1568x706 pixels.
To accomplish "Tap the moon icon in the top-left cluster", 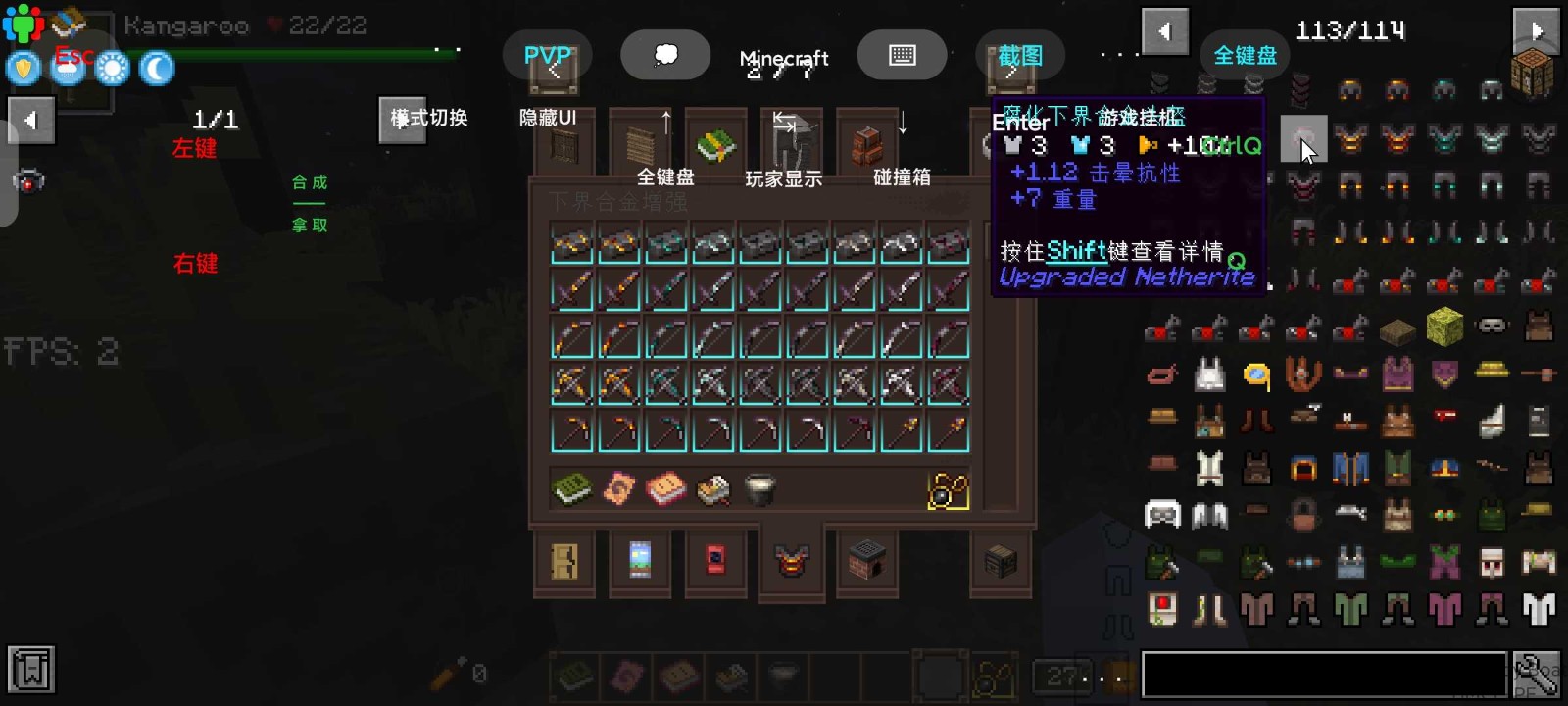I will [156, 68].
